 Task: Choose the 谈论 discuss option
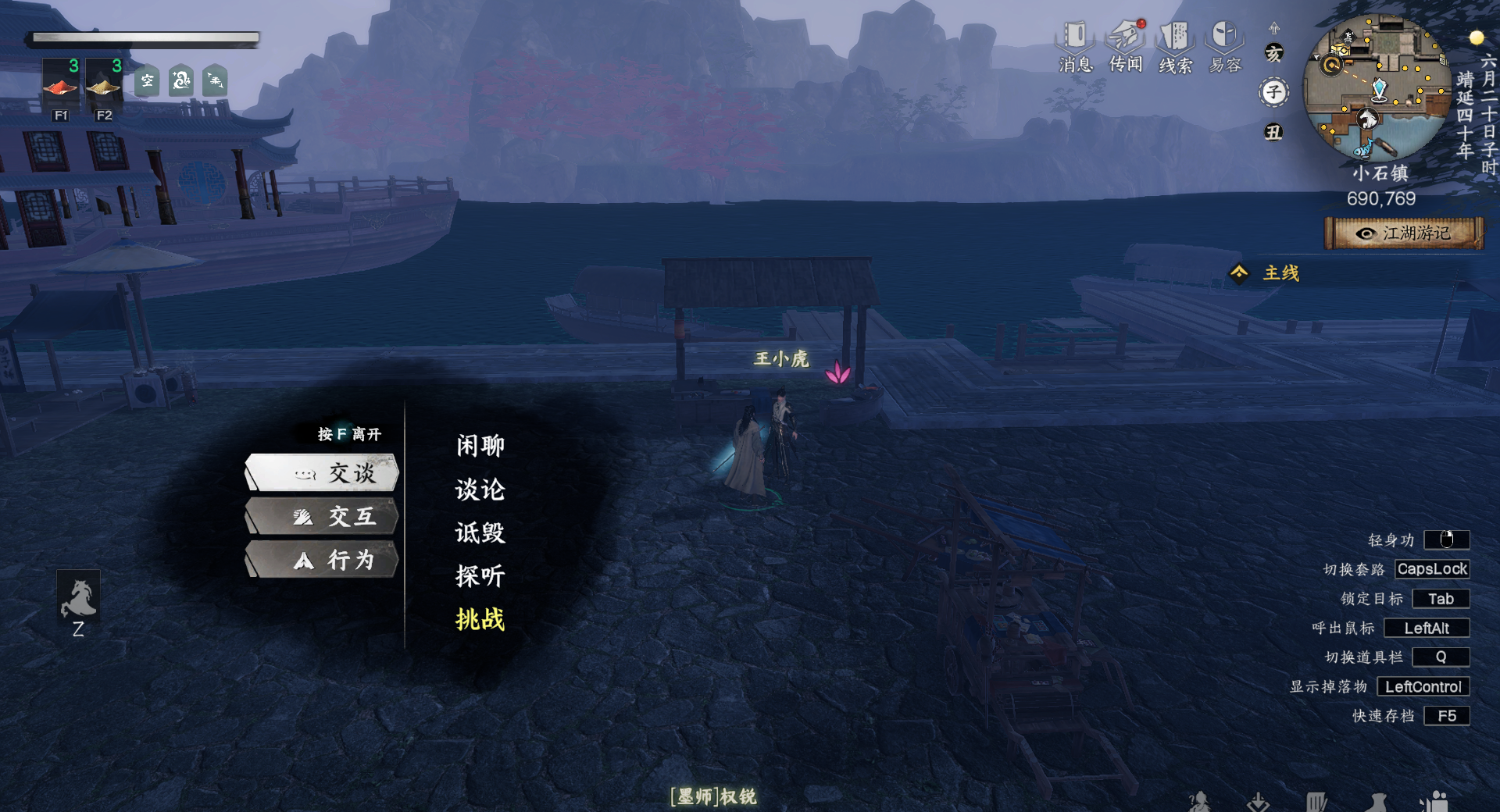(x=480, y=490)
